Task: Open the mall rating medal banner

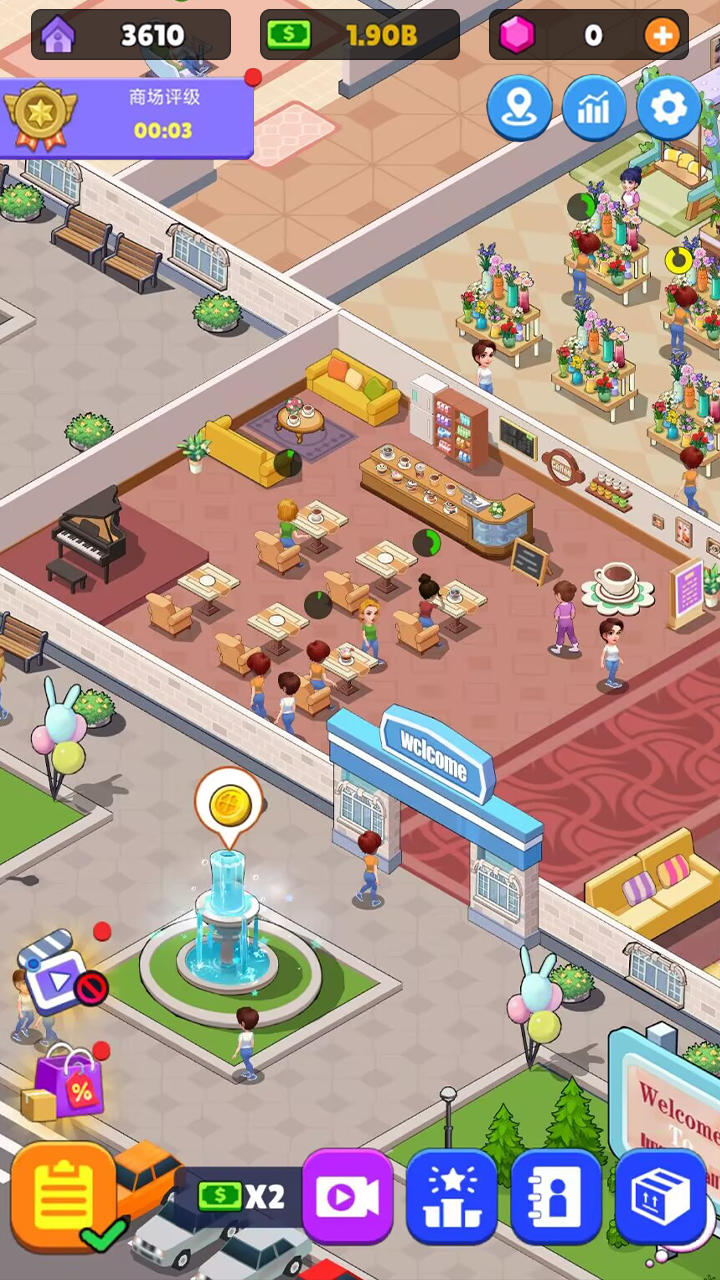Action: [126, 118]
